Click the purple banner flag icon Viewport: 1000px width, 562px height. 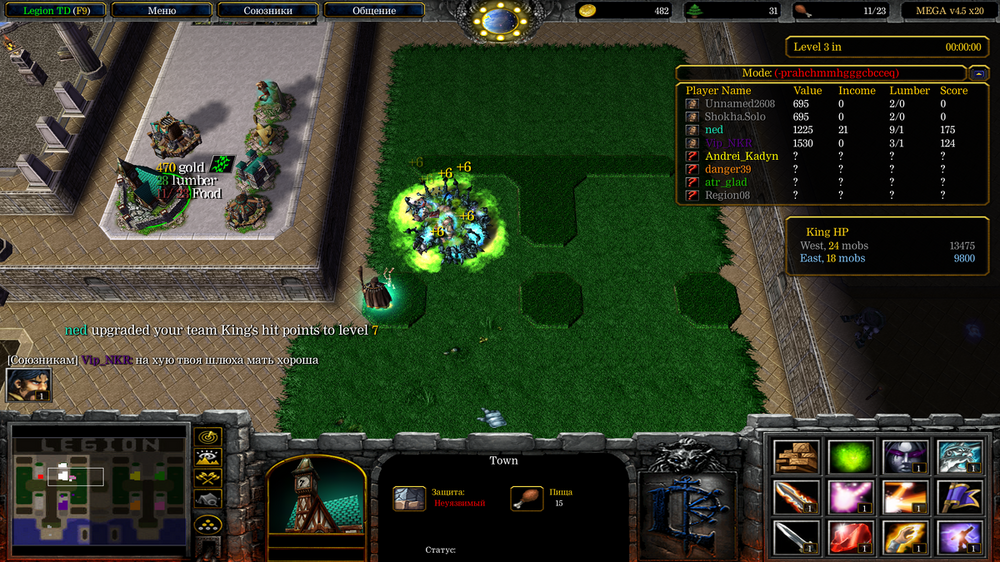959,497
